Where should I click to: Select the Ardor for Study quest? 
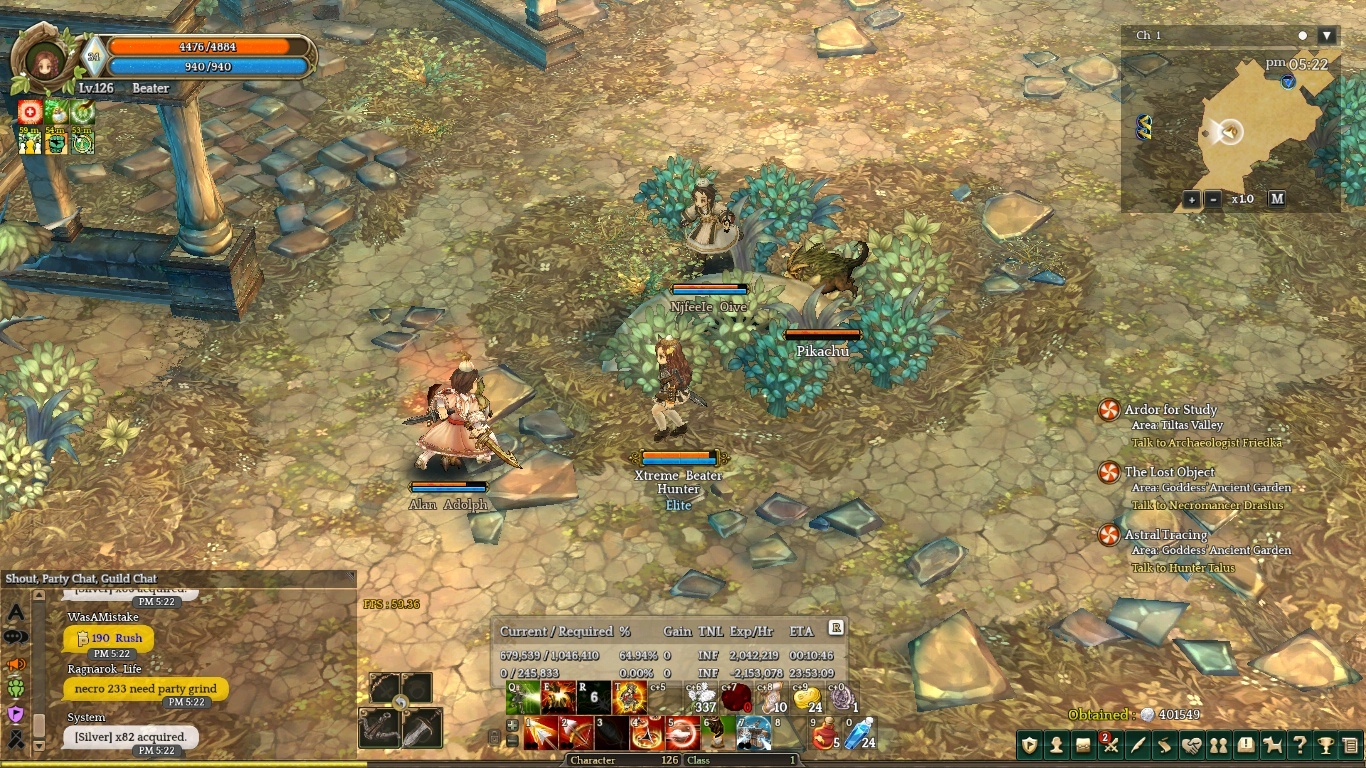pos(1170,410)
